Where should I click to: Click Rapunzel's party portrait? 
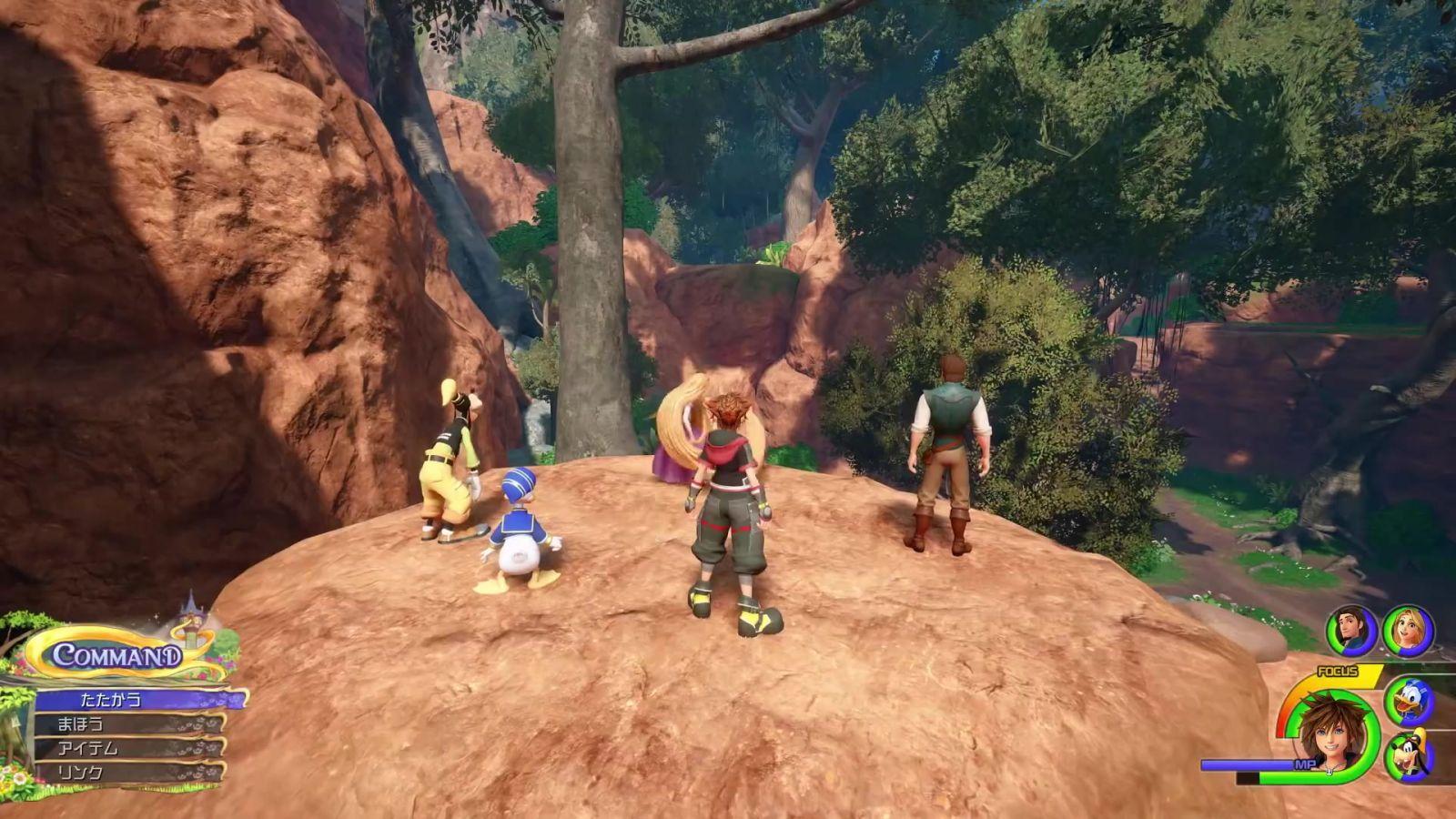click(1408, 630)
